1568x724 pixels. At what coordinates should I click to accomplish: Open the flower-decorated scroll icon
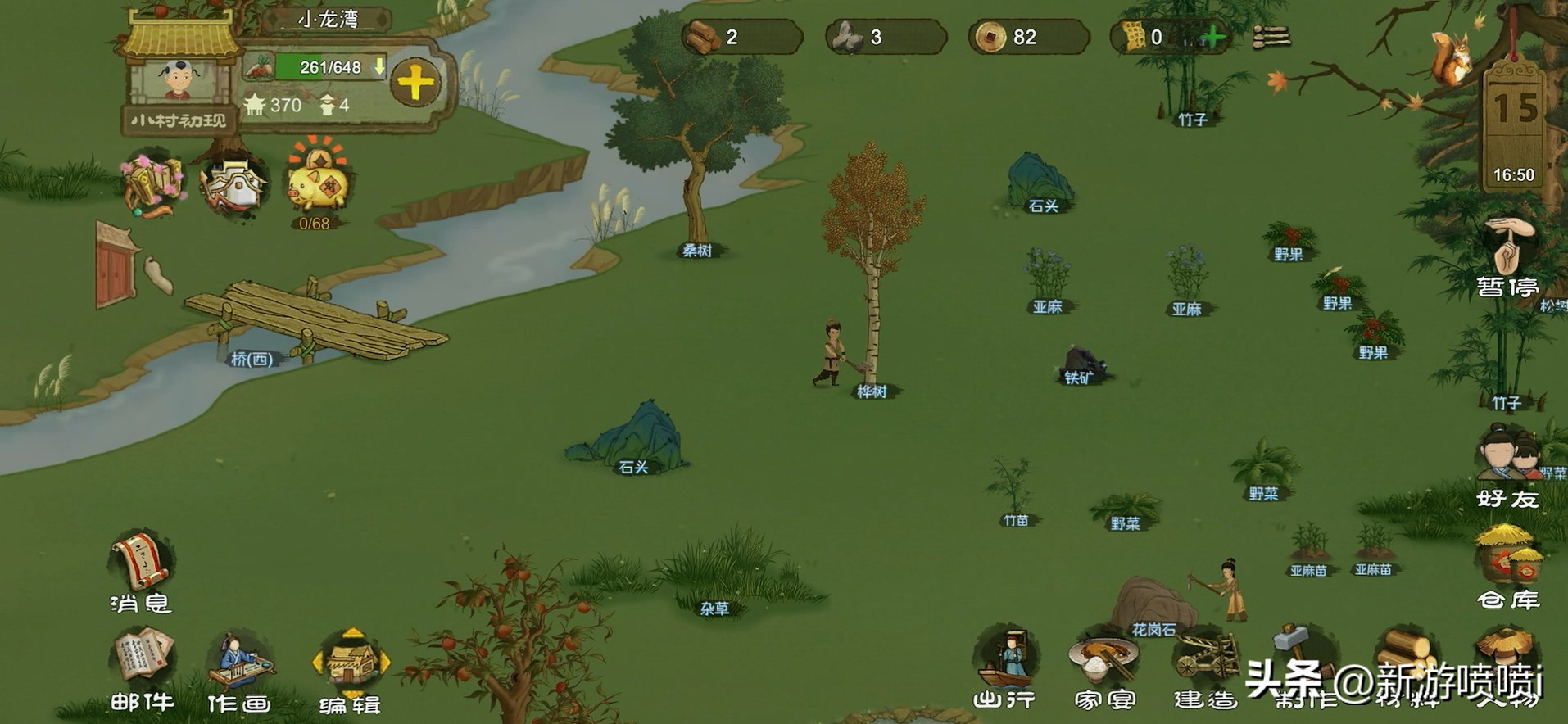pyautogui.click(x=152, y=183)
